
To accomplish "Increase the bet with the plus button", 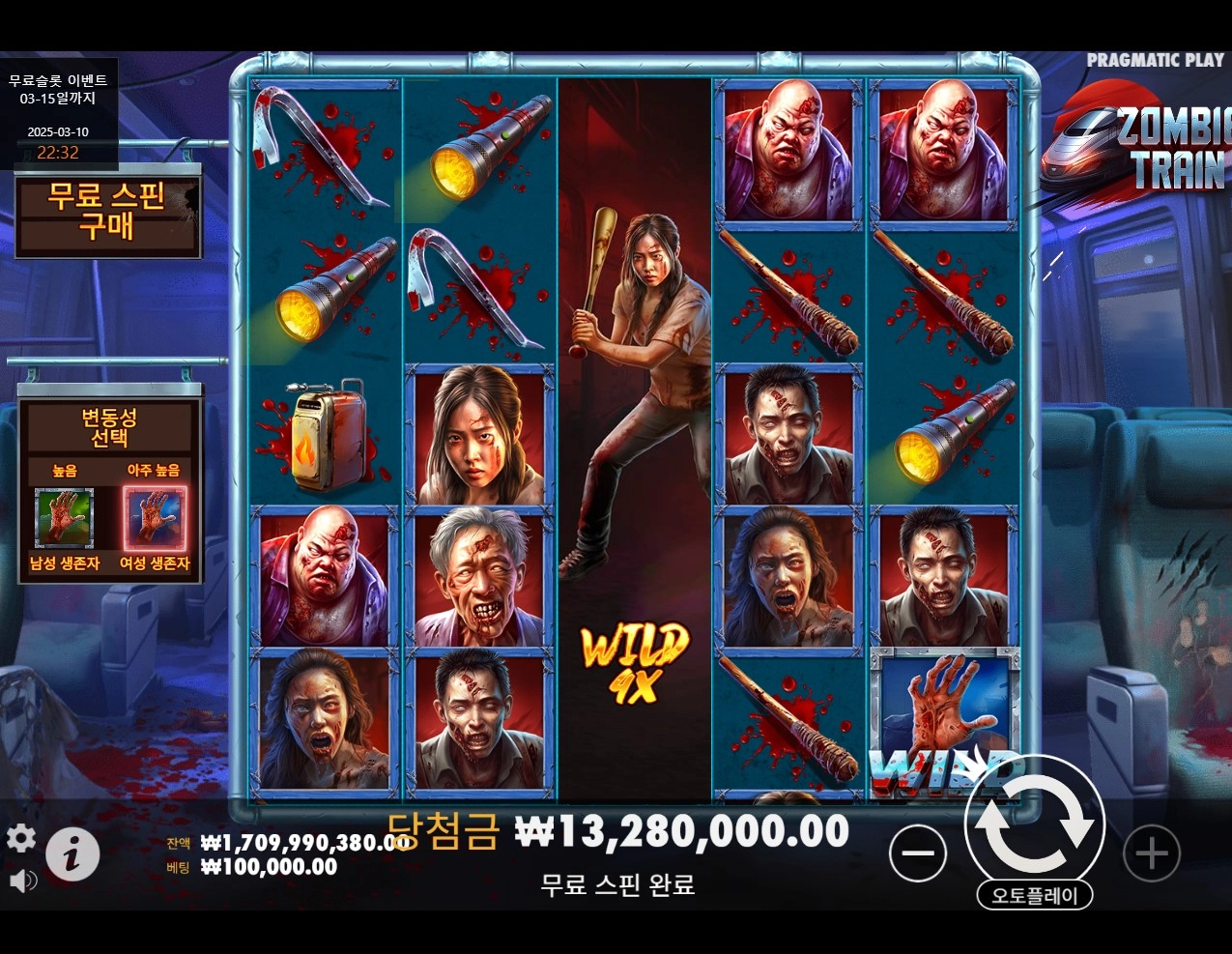I will tap(1151, 853).
